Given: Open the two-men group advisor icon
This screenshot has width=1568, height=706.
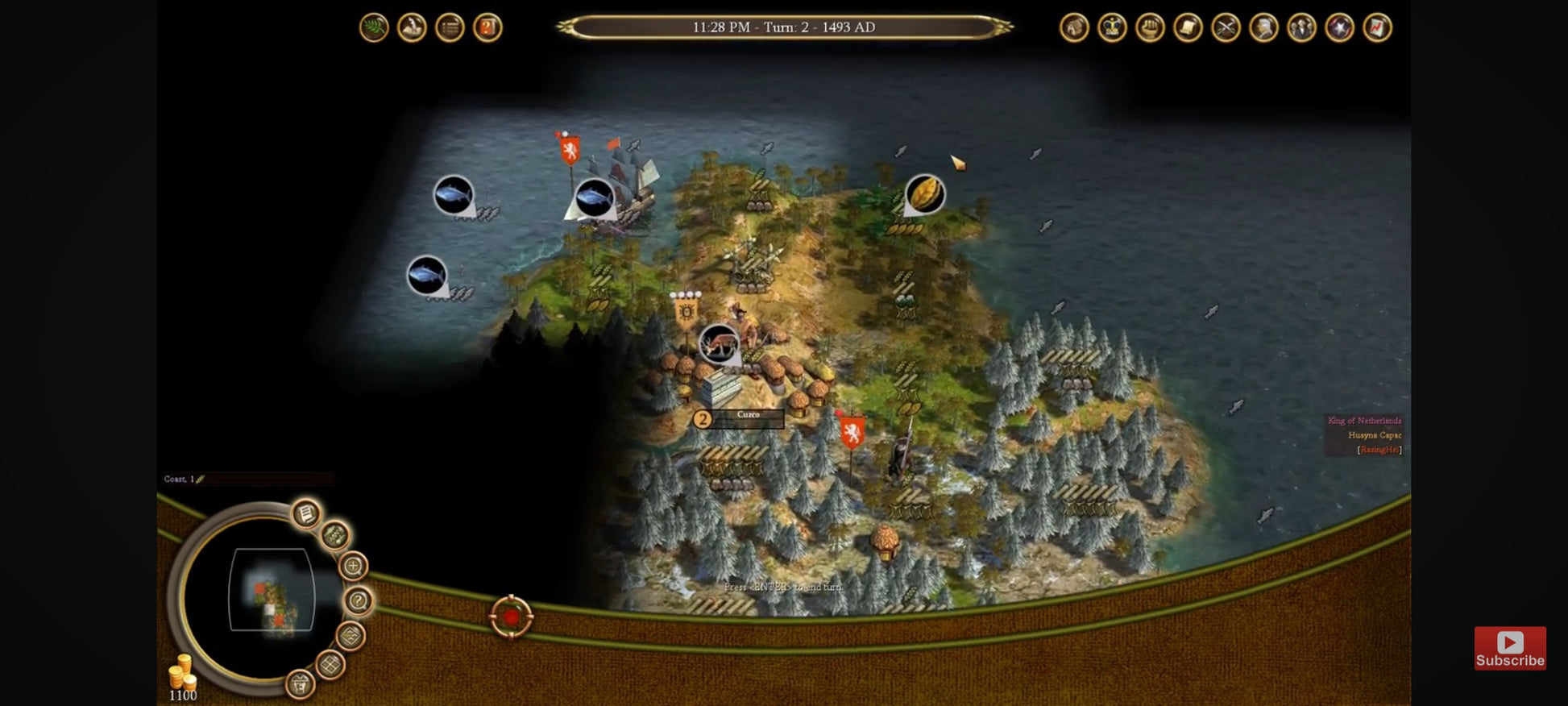Looking at the screenshot, I should [x=1301, y=28].
